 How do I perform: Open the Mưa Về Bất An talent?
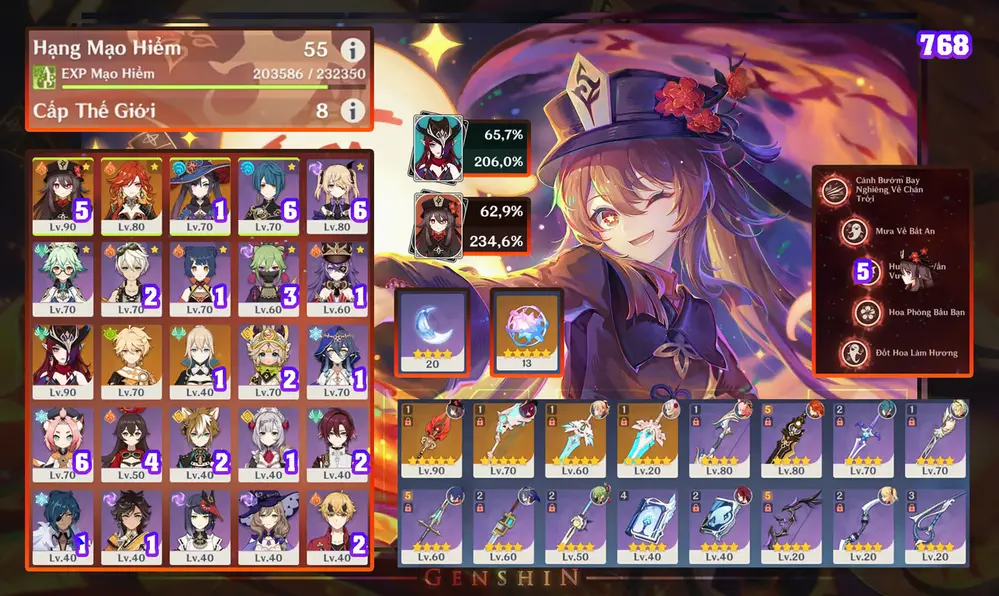pyautogui.click(x=855, y=230)
